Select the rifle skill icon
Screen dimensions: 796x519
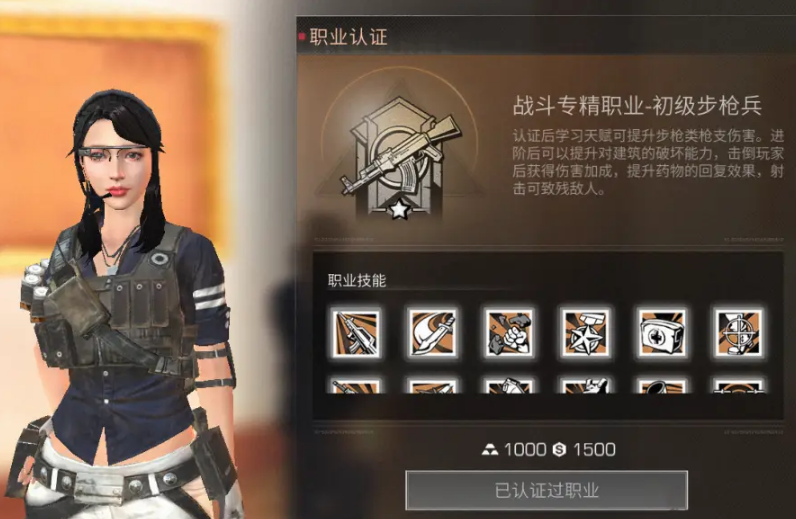point(355,333)
